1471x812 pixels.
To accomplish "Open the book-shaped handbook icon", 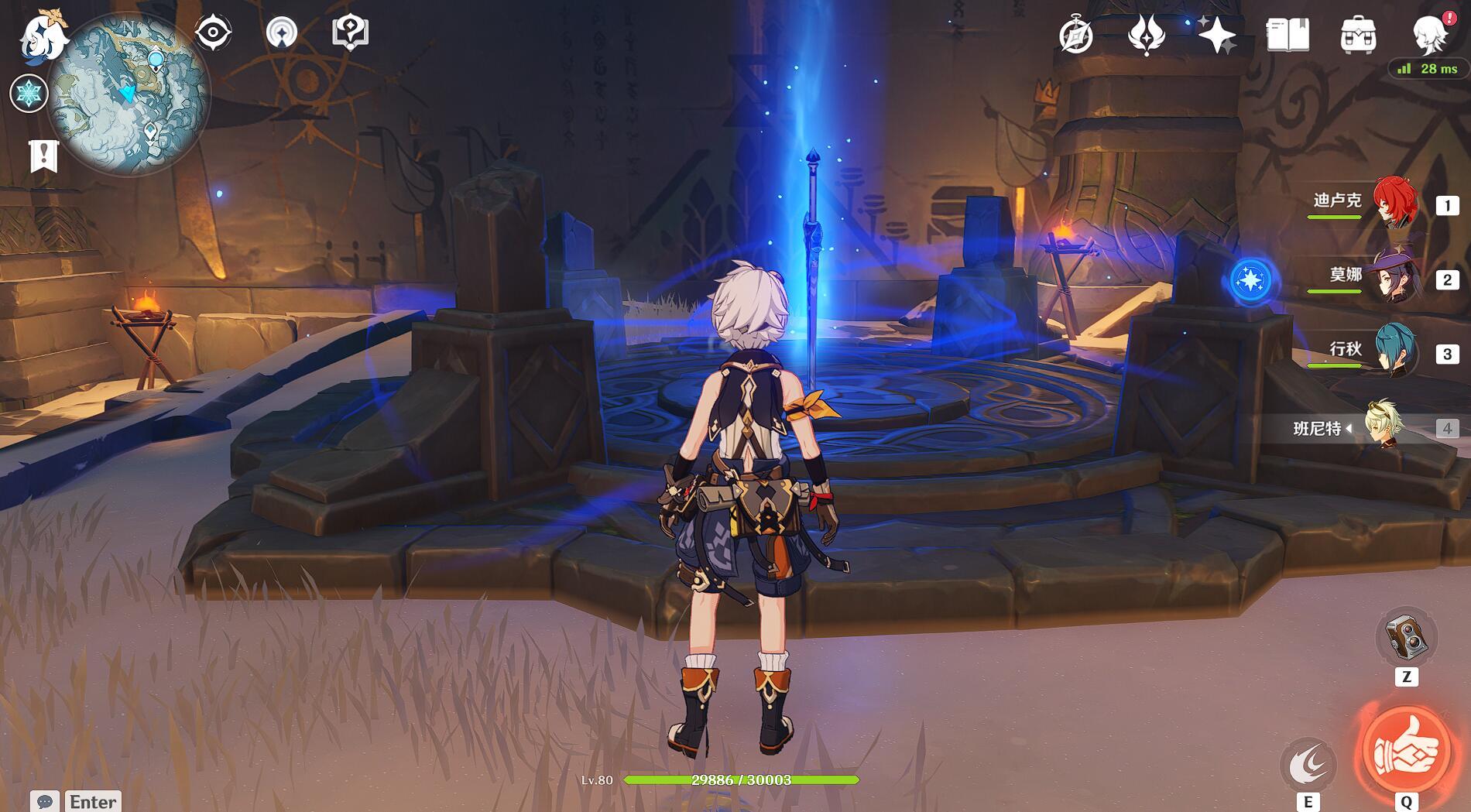I will 1287,35.
